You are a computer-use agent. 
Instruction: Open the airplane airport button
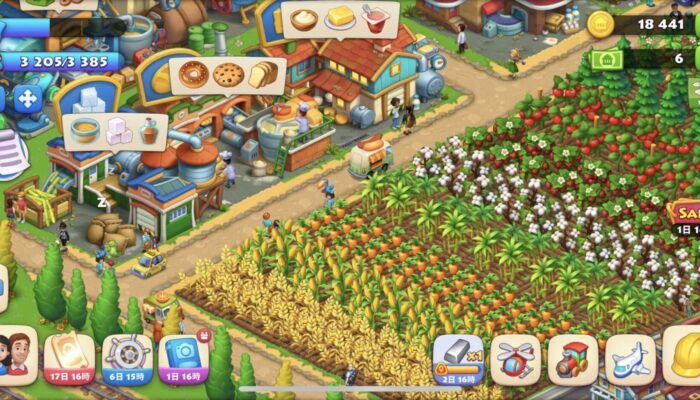click(x=630, y=360)
